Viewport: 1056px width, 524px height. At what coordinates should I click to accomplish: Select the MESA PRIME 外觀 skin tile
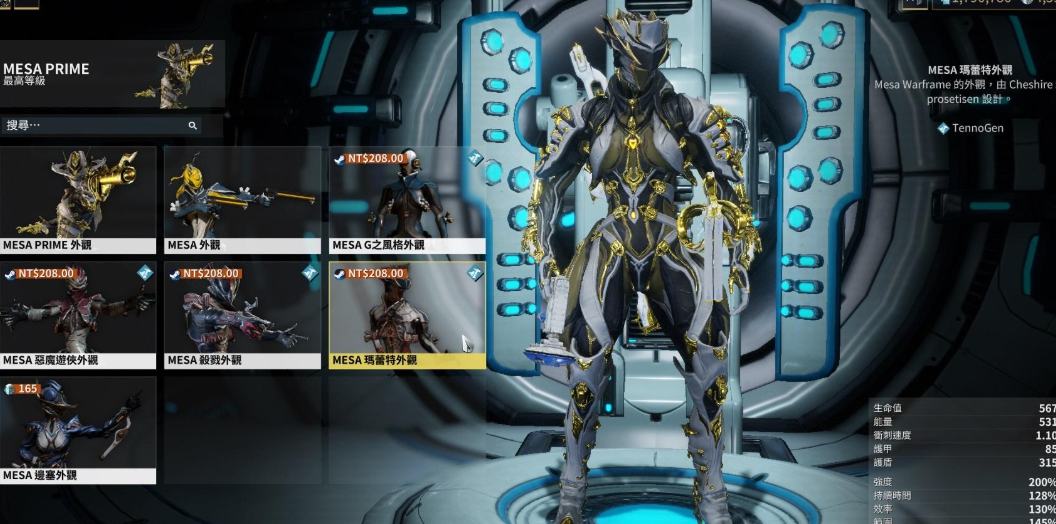tap(78, 199)
